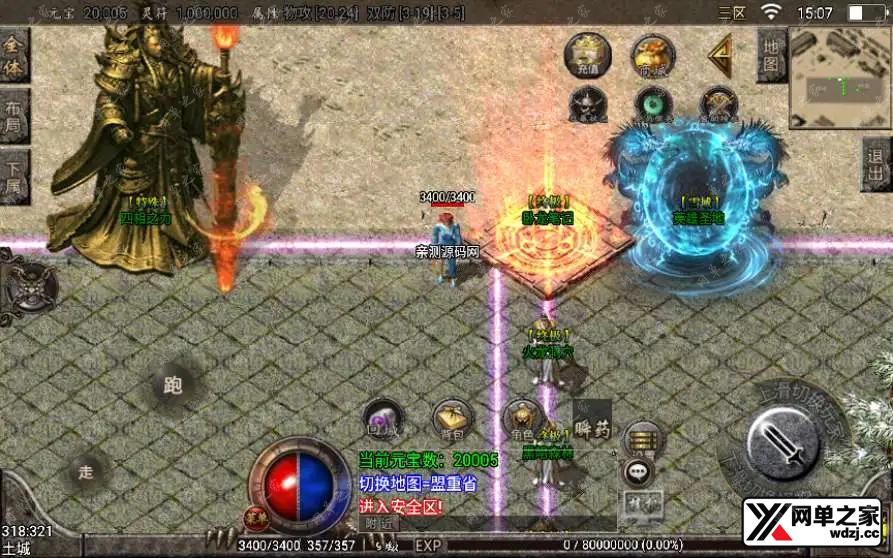The height and width of the screenshot is (558, 893).
Task: Open the 地图 map button
Action: click(770, 56)
